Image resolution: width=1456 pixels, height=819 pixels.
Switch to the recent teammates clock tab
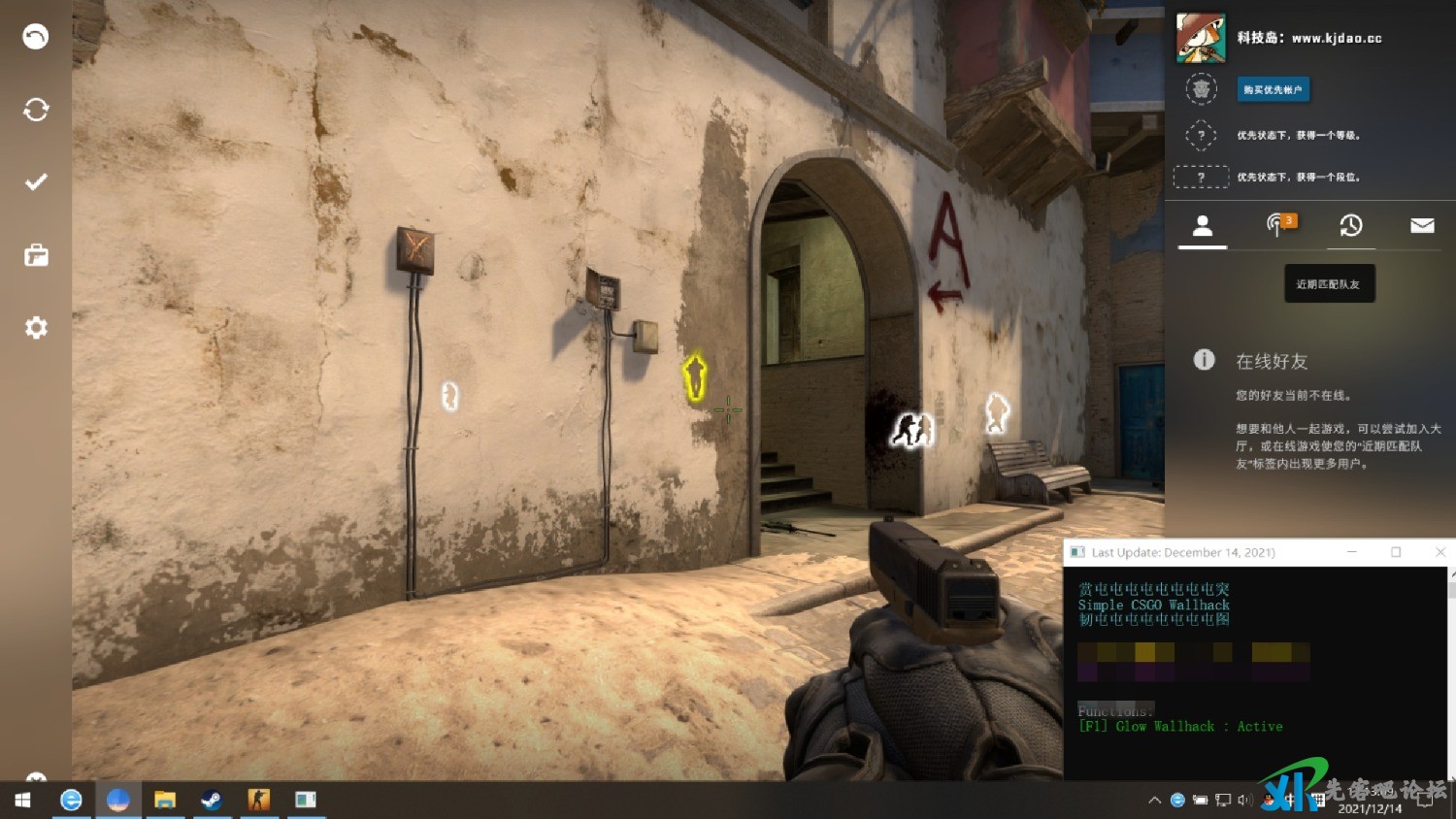[x=1350, y=226]
